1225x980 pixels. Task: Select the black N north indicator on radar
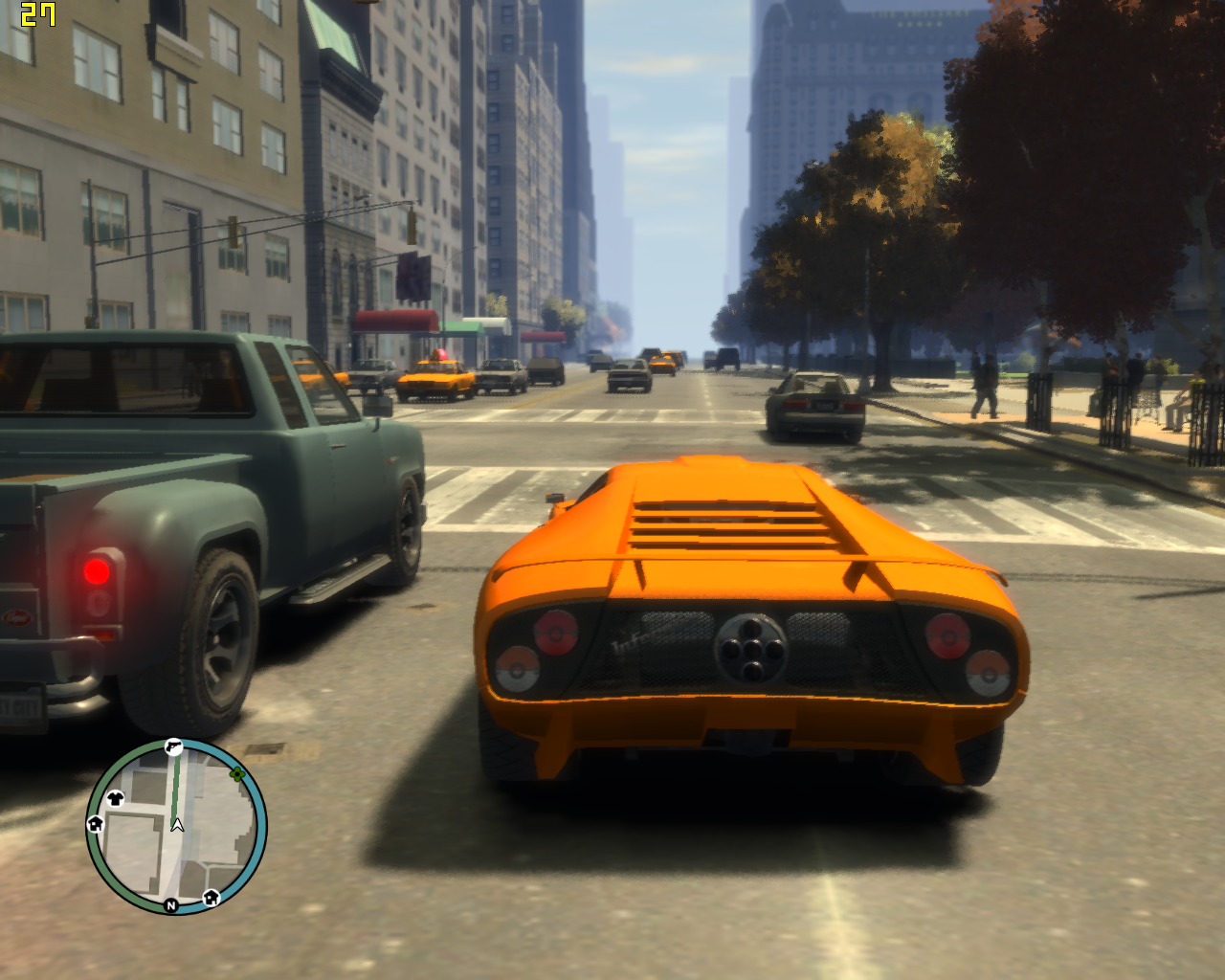coord(170,905)
